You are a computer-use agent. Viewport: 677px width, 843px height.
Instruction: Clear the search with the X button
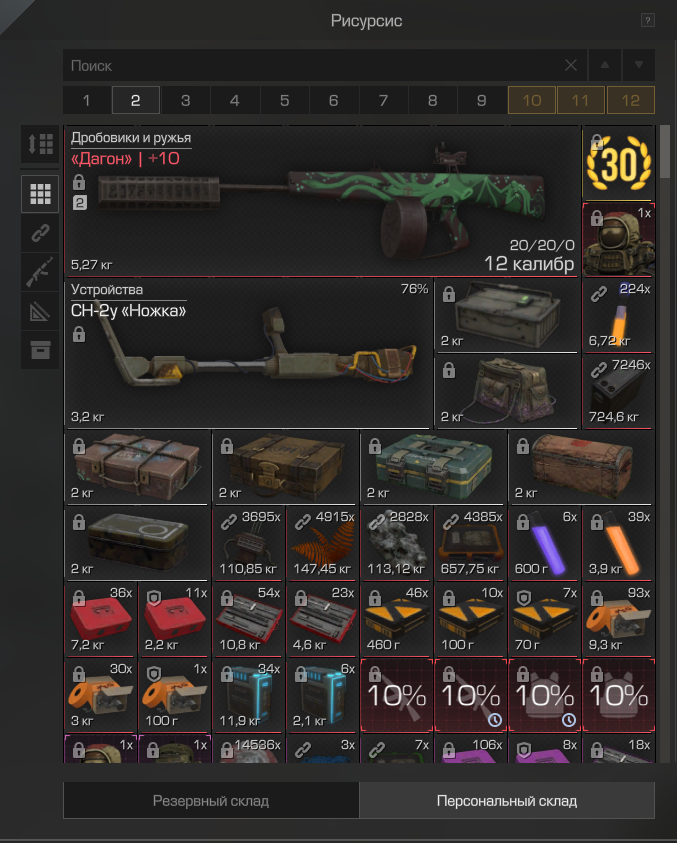pyautogui.click(x=571, y=65)
